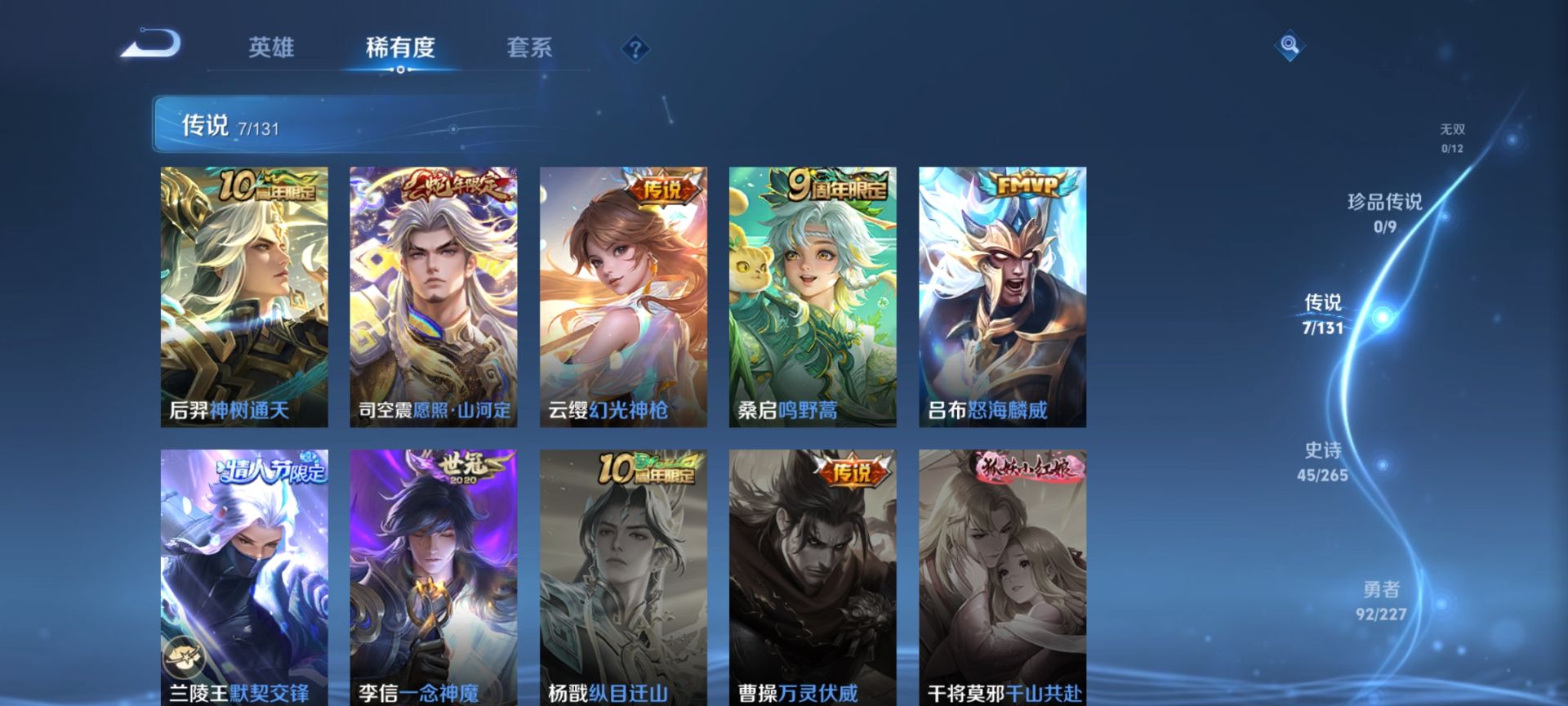Pick the 桑启 鸣野蒿 skin card
The width and height of the screenshot is (1568, 706).
click(x=813, y=297)
